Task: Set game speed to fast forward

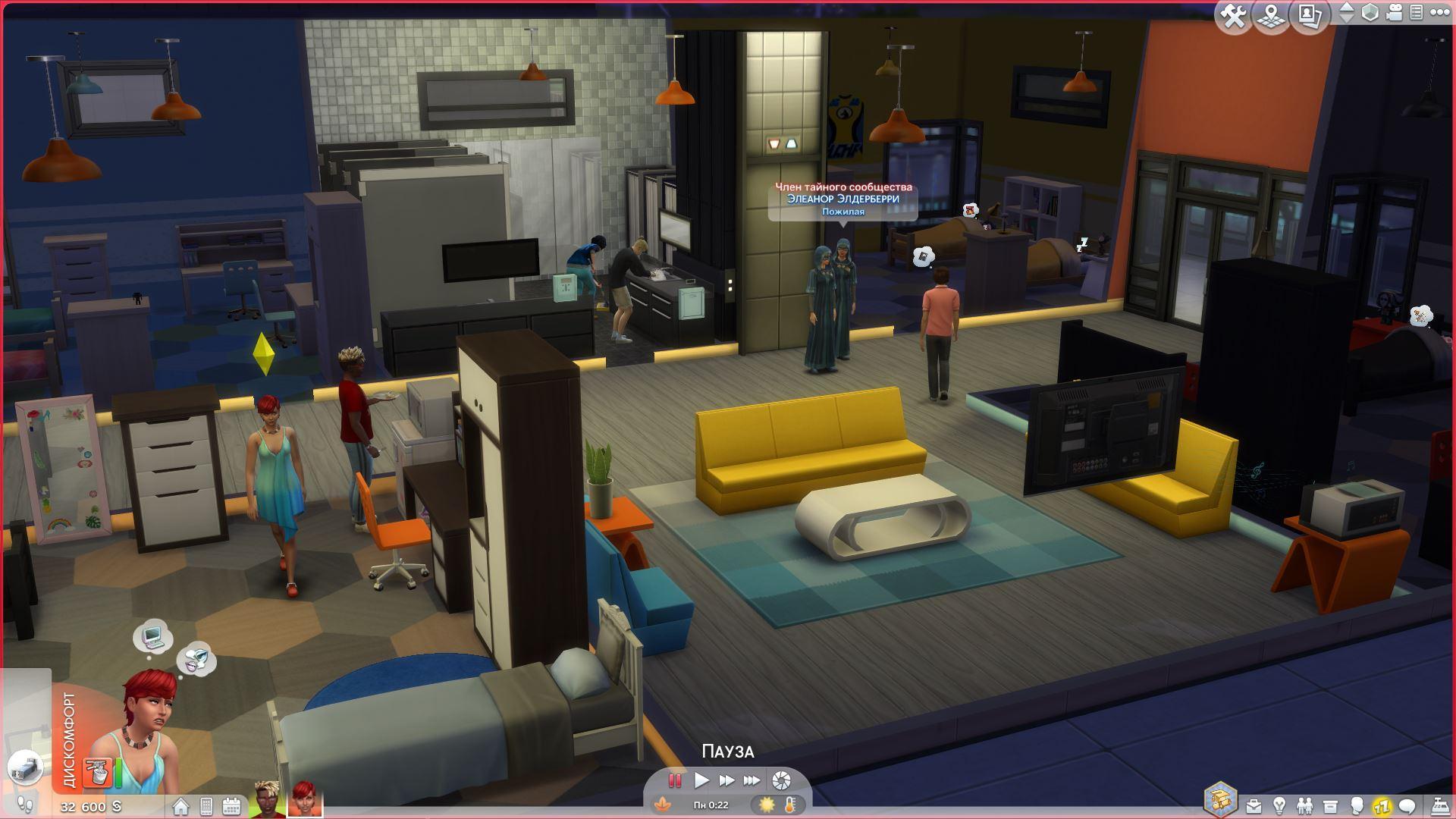Action: point(726,780)
